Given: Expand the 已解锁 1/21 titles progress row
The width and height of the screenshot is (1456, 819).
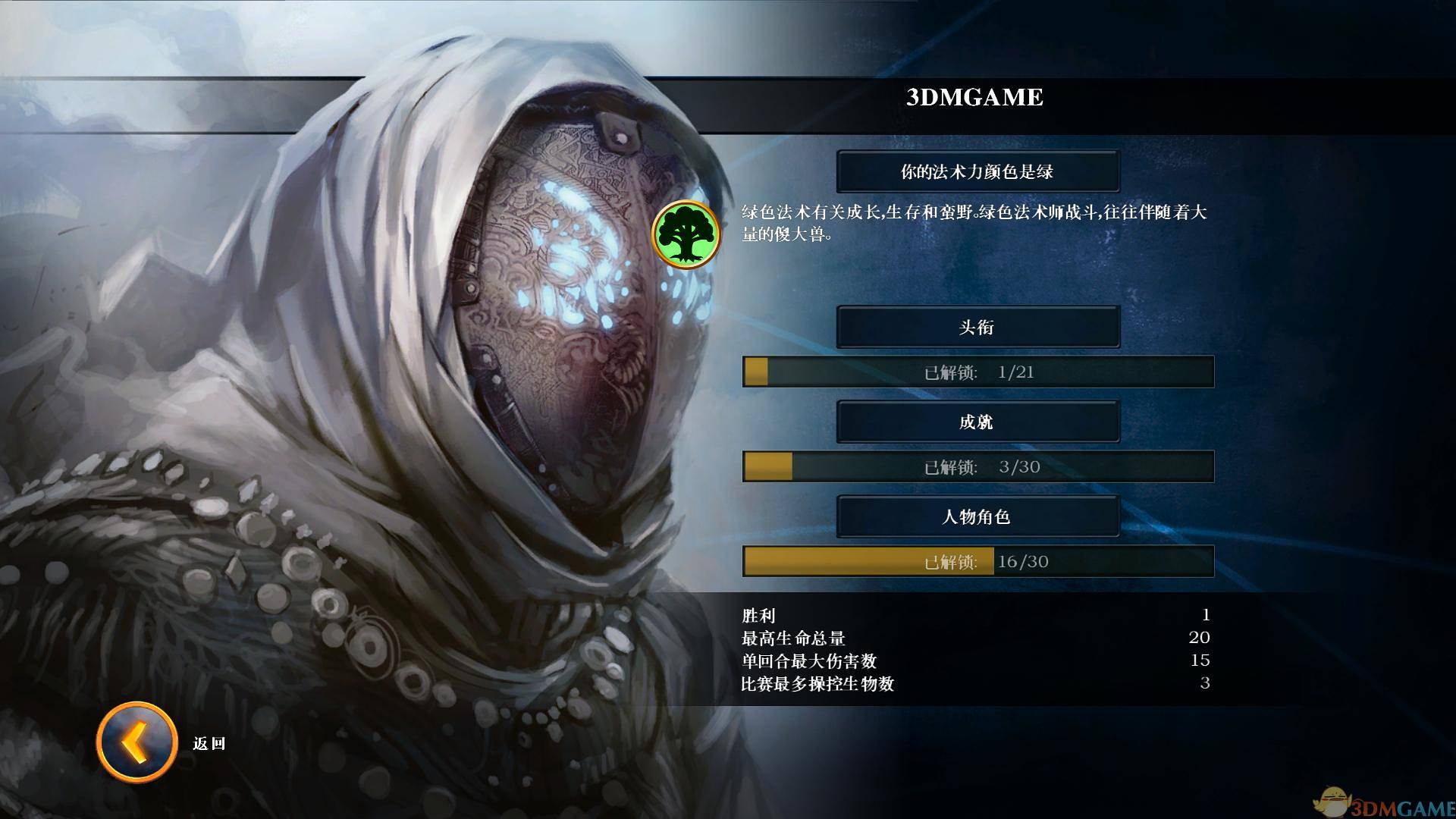Looking at the screenshot, I should pyautogui.click(x=978, y=372).
